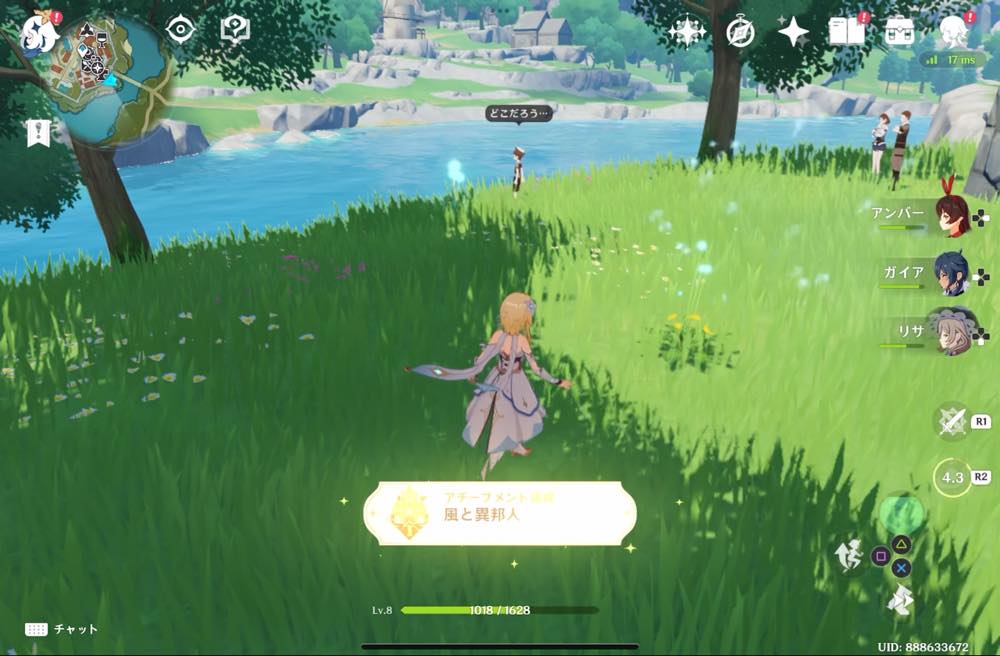Select the bookmark quest tracker icon
Image resolution: width=1000 pixels, height=656 pixels.
(39, 133)
